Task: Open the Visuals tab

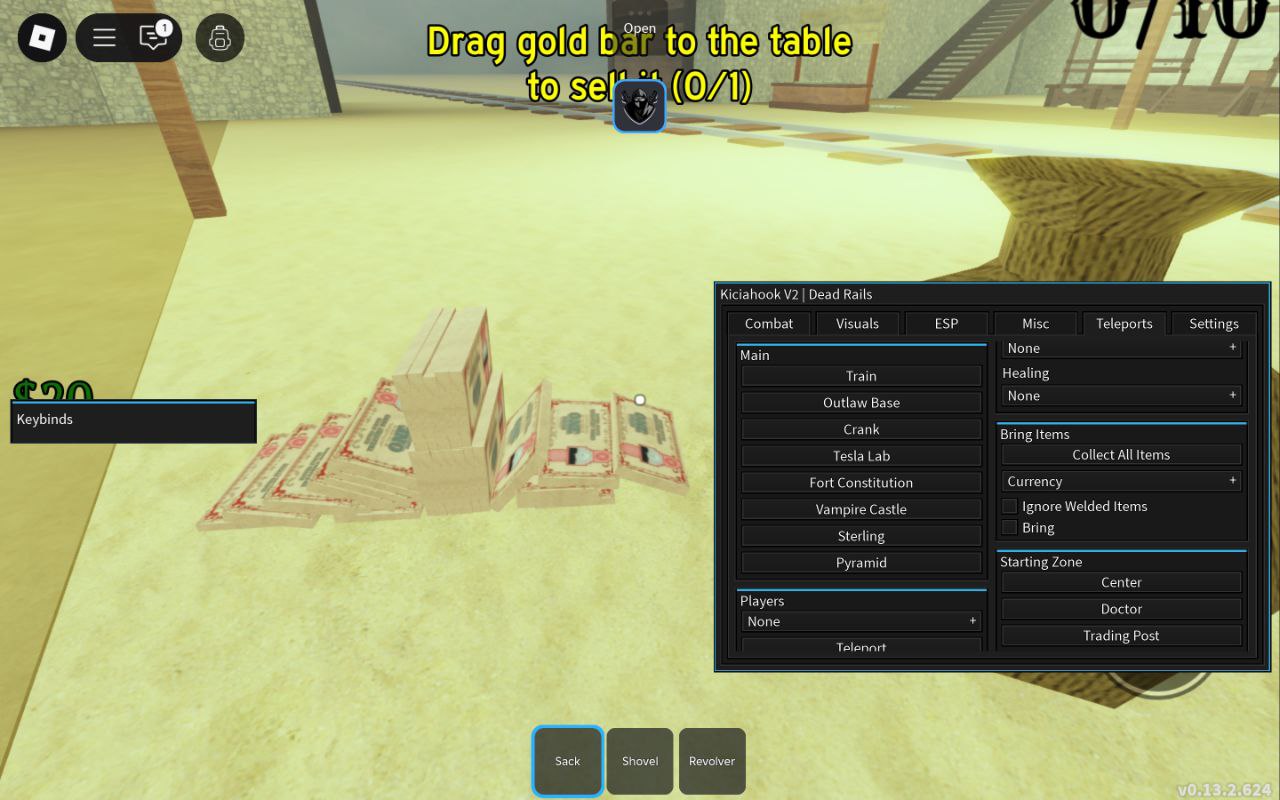Action: point(857,323)
